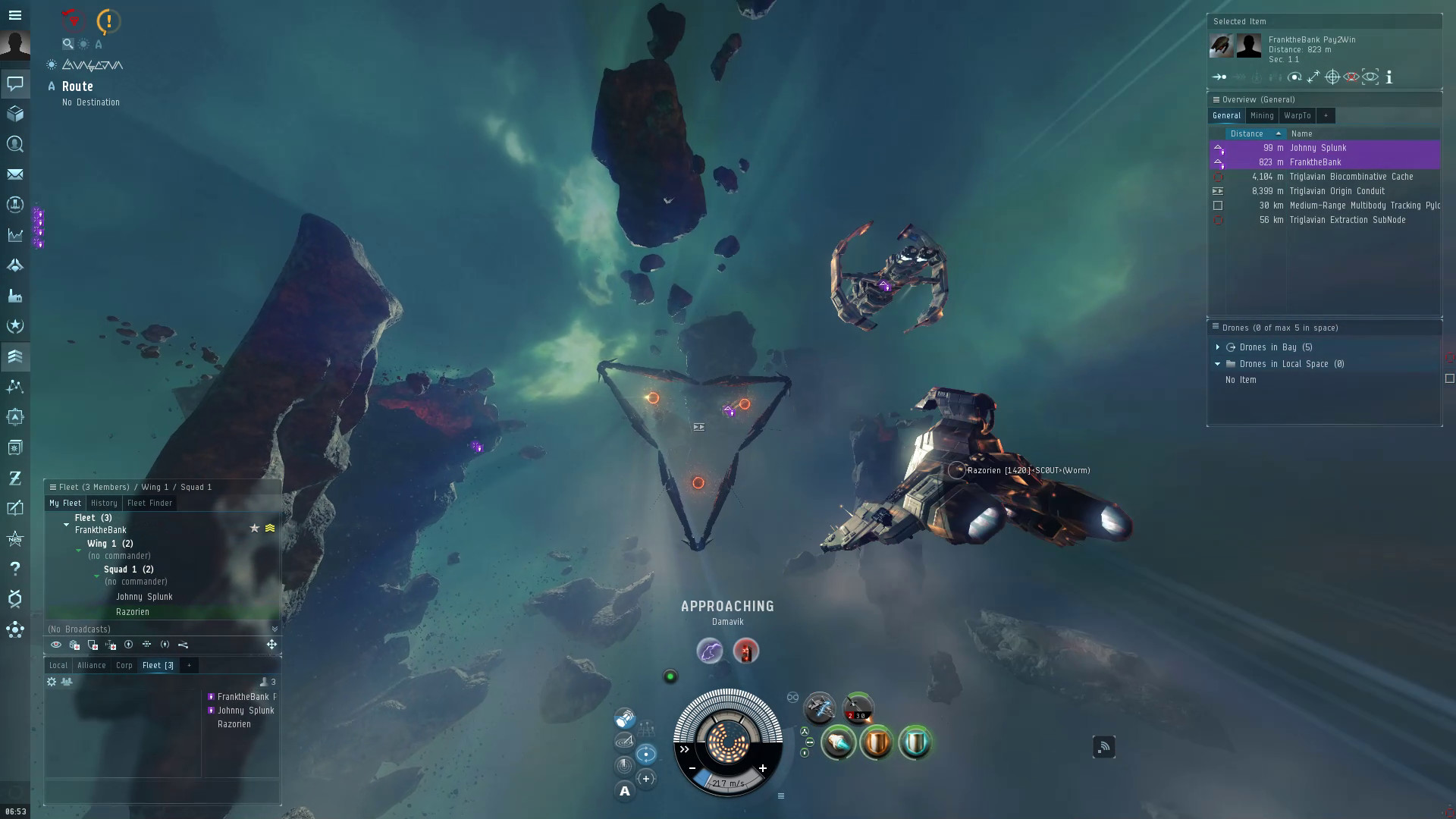Image resolution: width=1456 pixels, height=819 pixels.
Task: Click the Approach icon for selected item
Action: coord(1219,77)
